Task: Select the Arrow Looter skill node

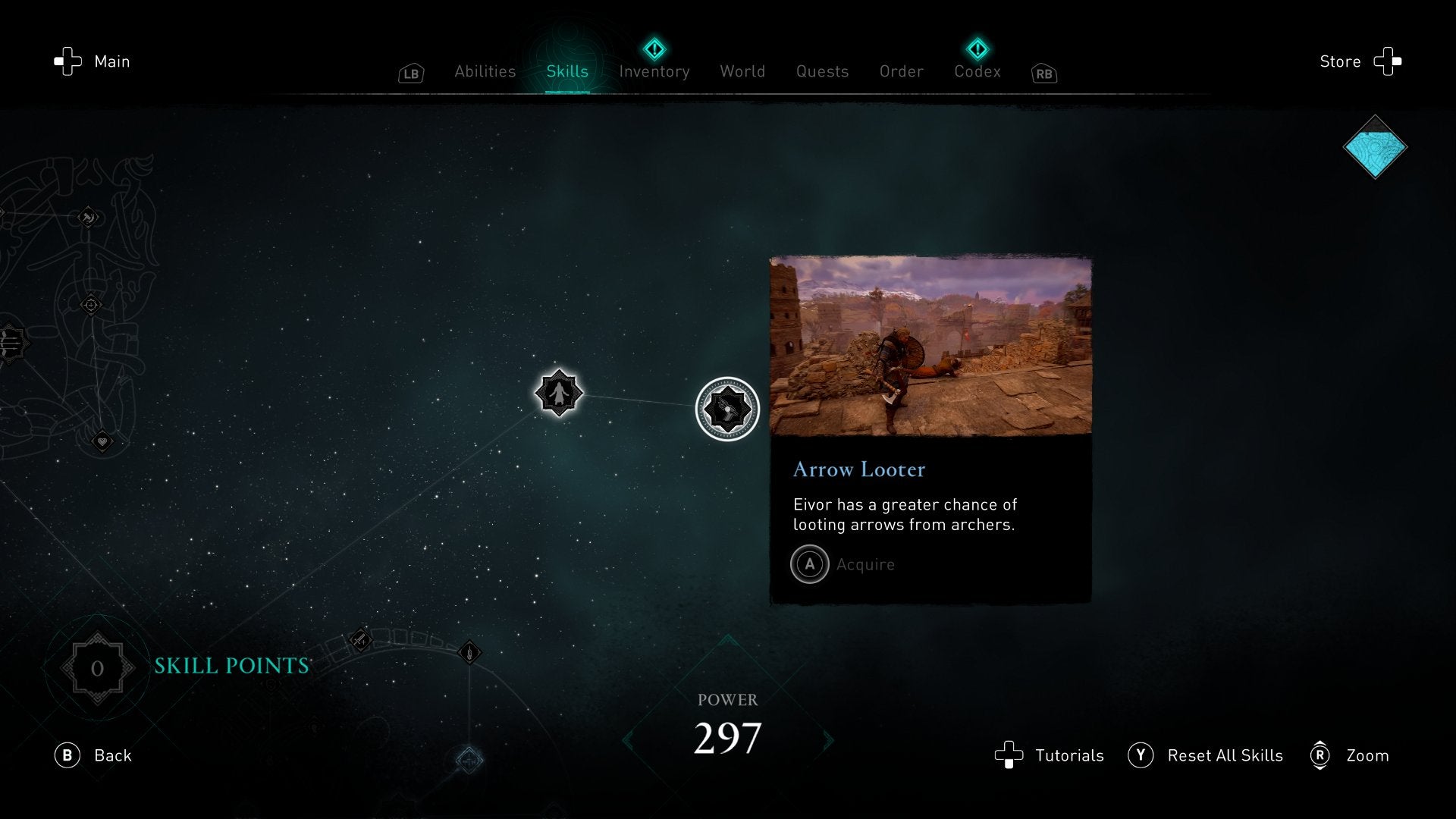Action: point(727,409)
